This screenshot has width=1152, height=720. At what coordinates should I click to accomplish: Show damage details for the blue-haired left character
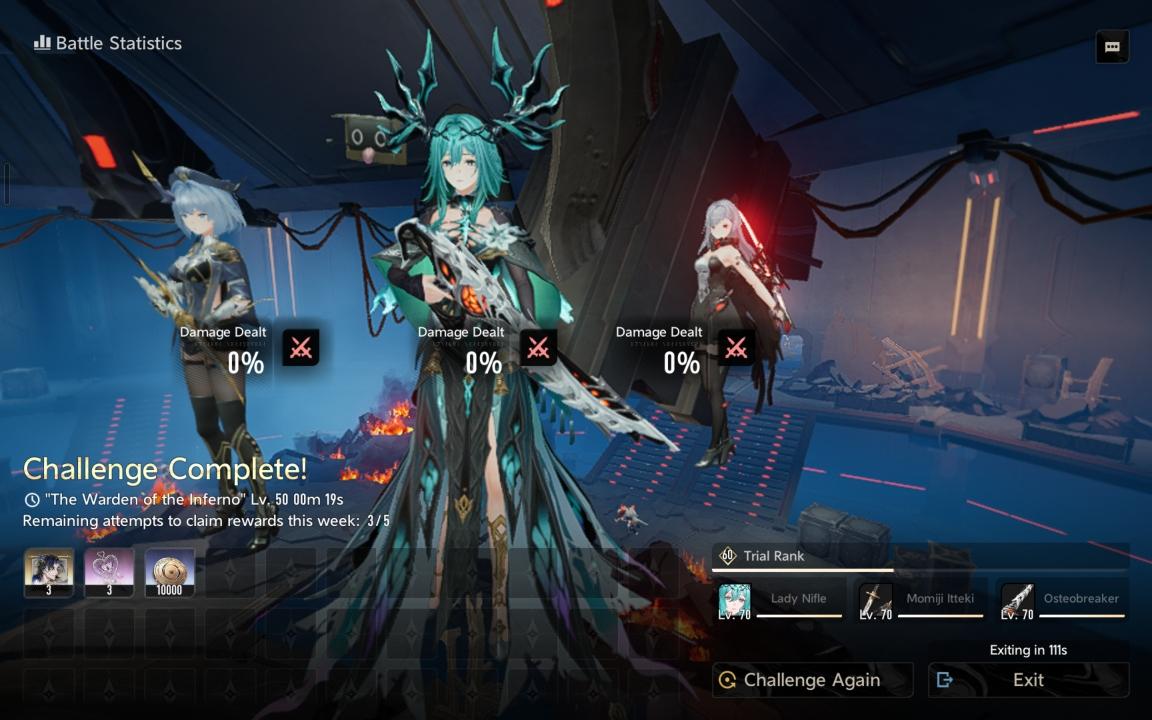(x=301, y=348)
